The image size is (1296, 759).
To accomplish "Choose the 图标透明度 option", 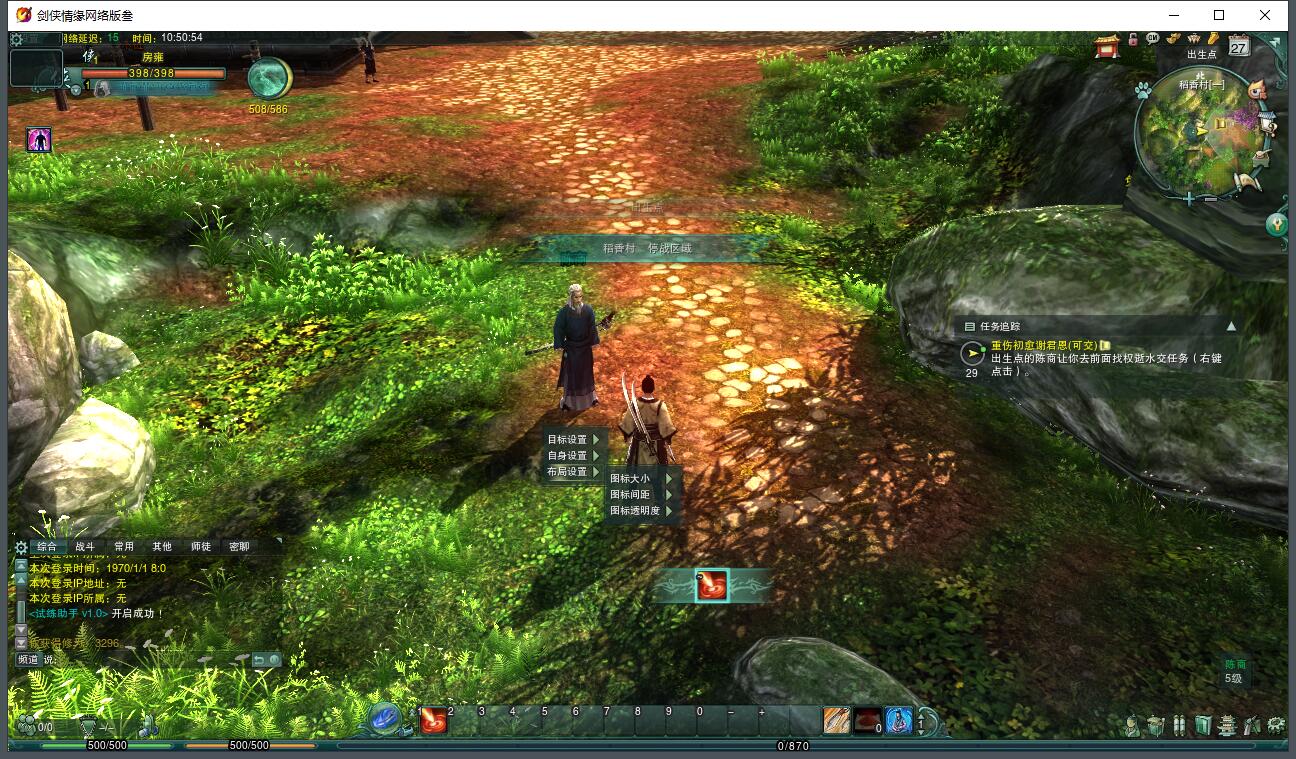I will pyautogui.click(x=636, y=510).
